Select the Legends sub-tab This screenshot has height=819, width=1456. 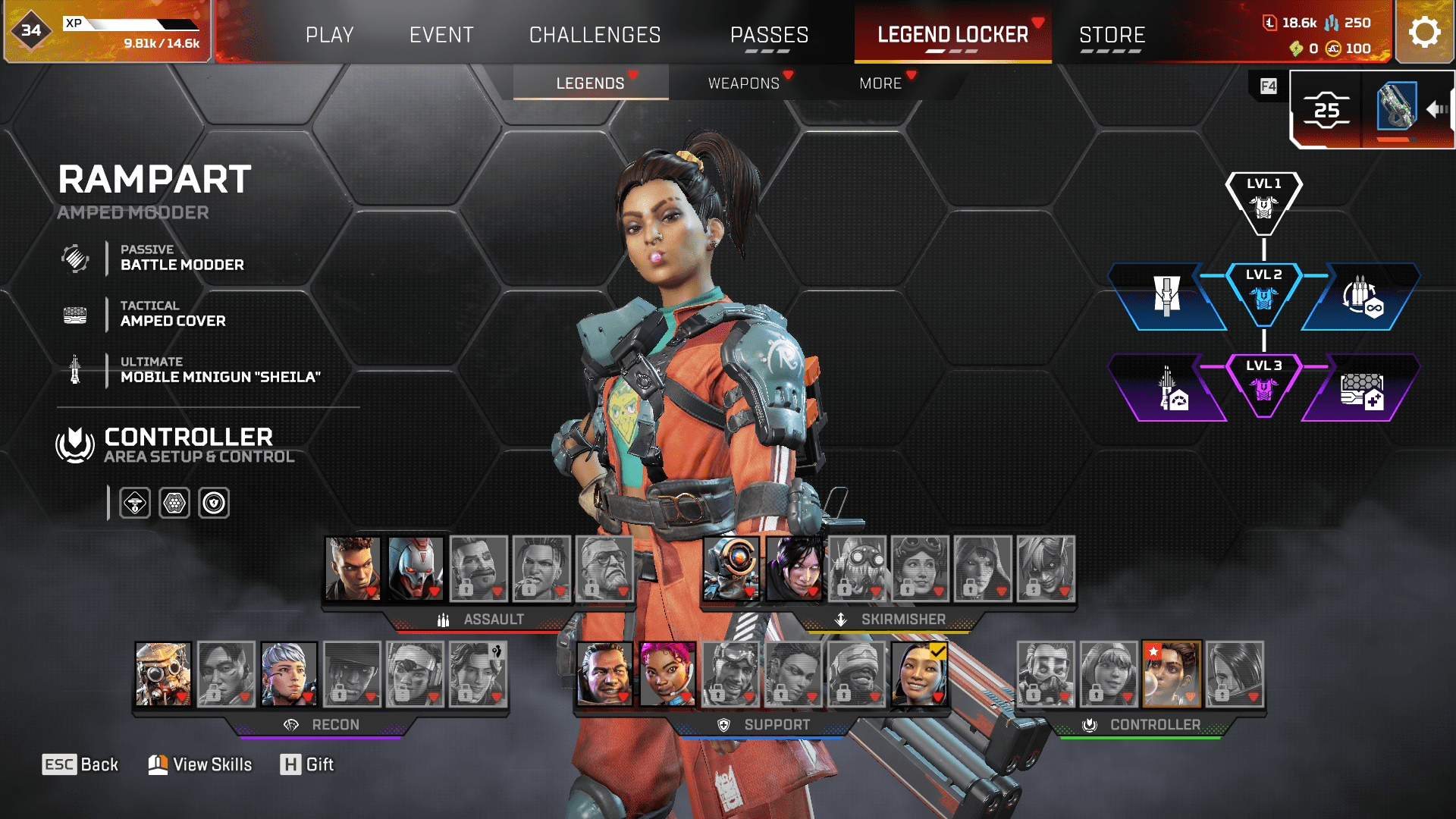click(590, 83)
